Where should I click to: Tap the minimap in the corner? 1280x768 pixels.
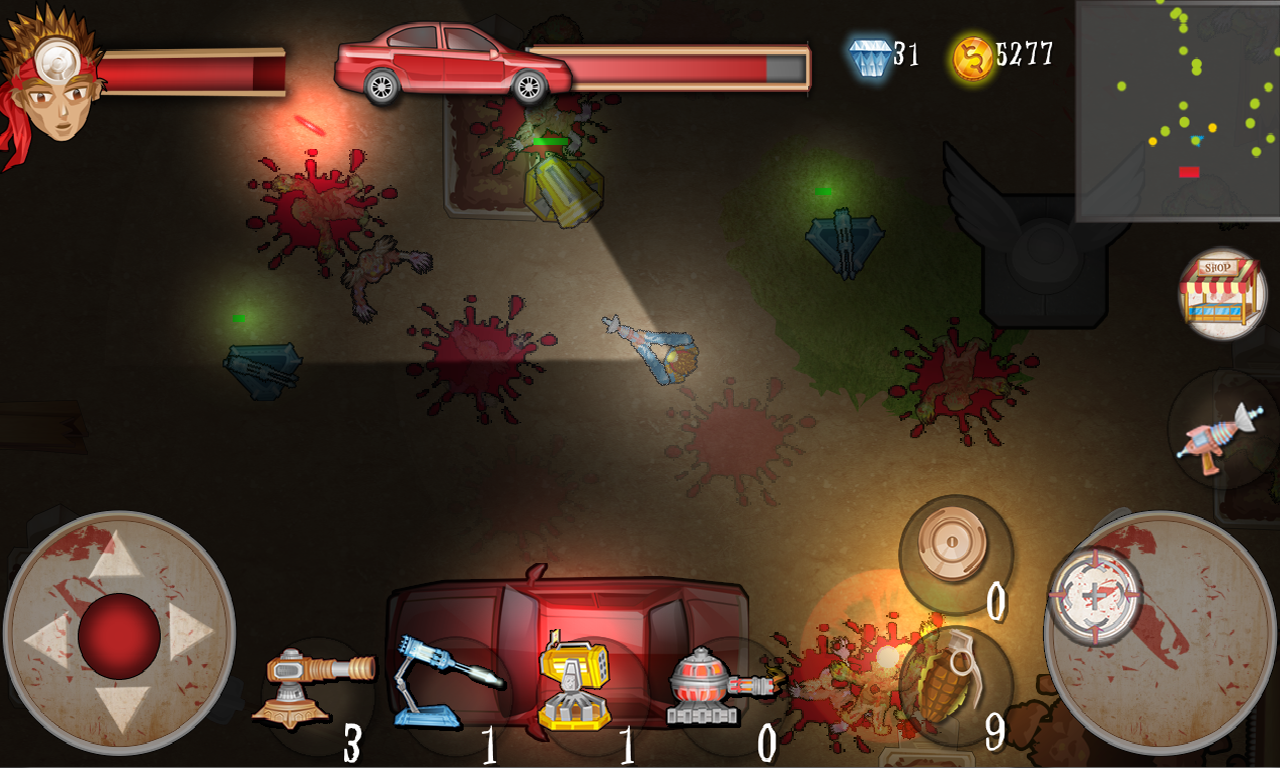tap(1177, 109)
